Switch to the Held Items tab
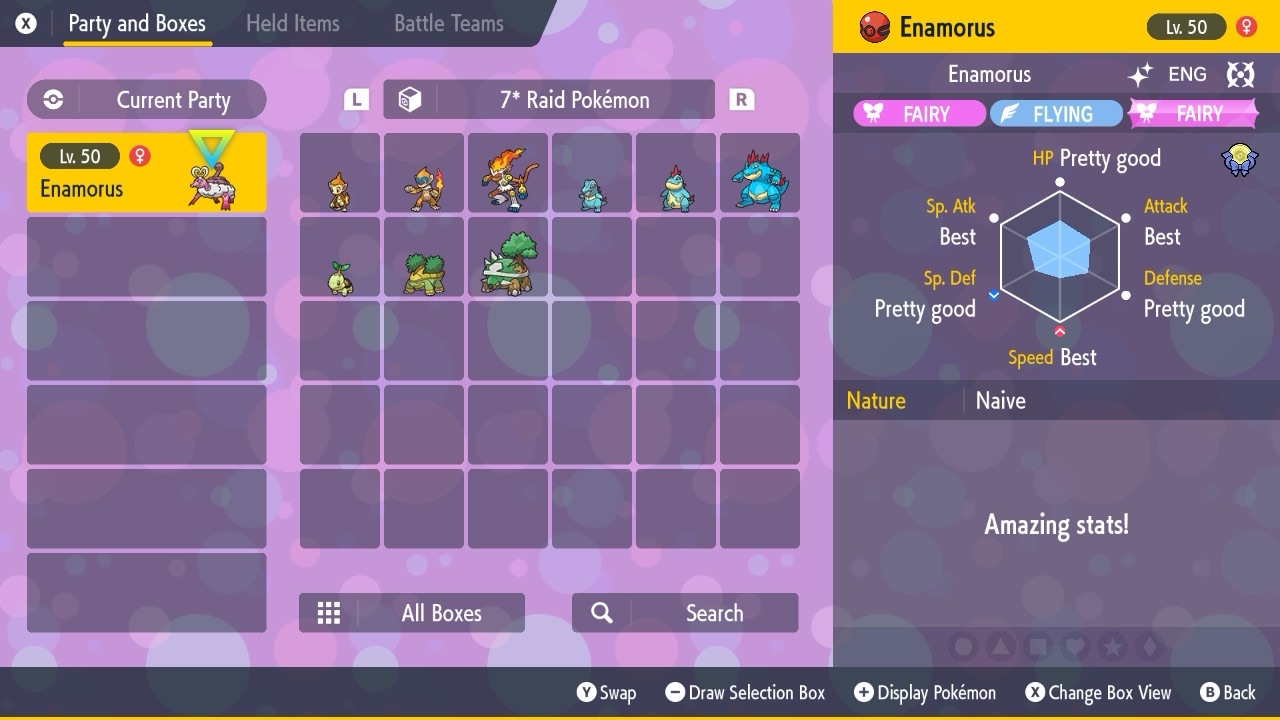This screenshot has height=720, width=1280. coord(292,24)
